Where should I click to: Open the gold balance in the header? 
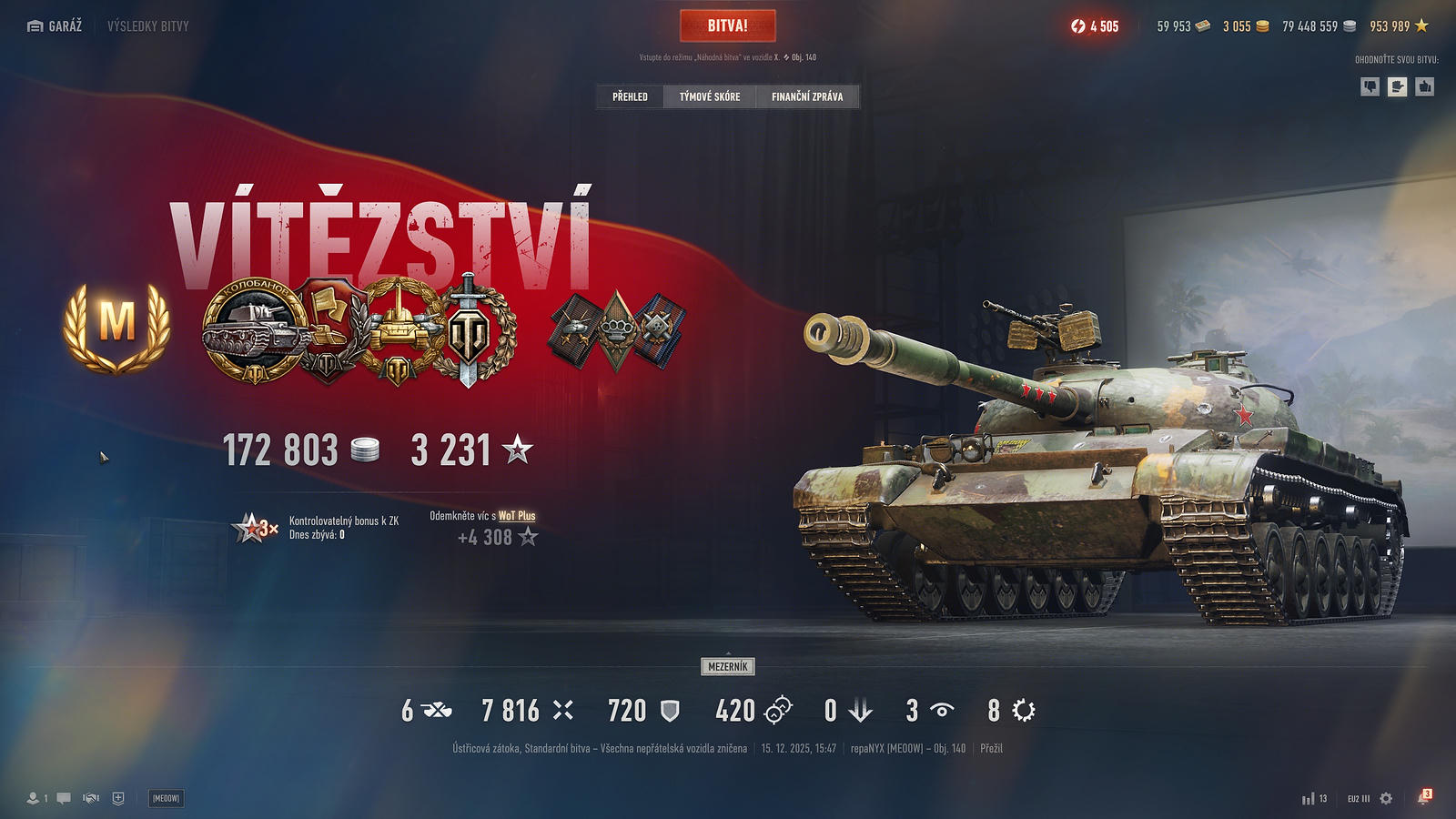coord(1245,26)
